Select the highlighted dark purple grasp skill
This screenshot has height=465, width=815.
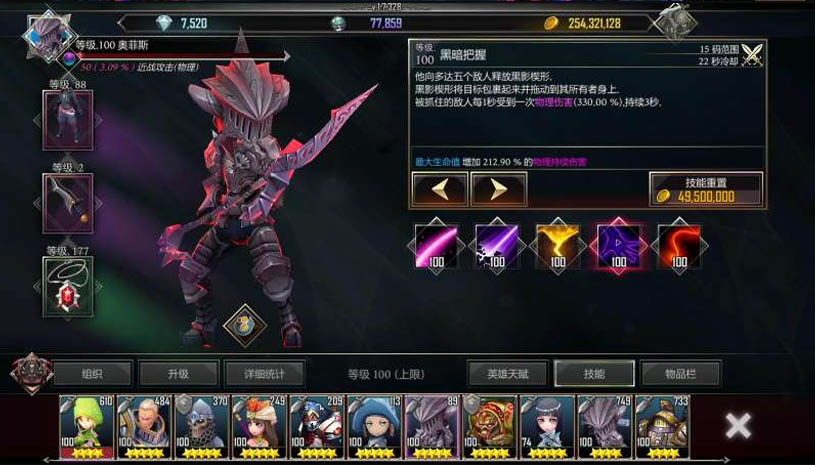point(618,245)
